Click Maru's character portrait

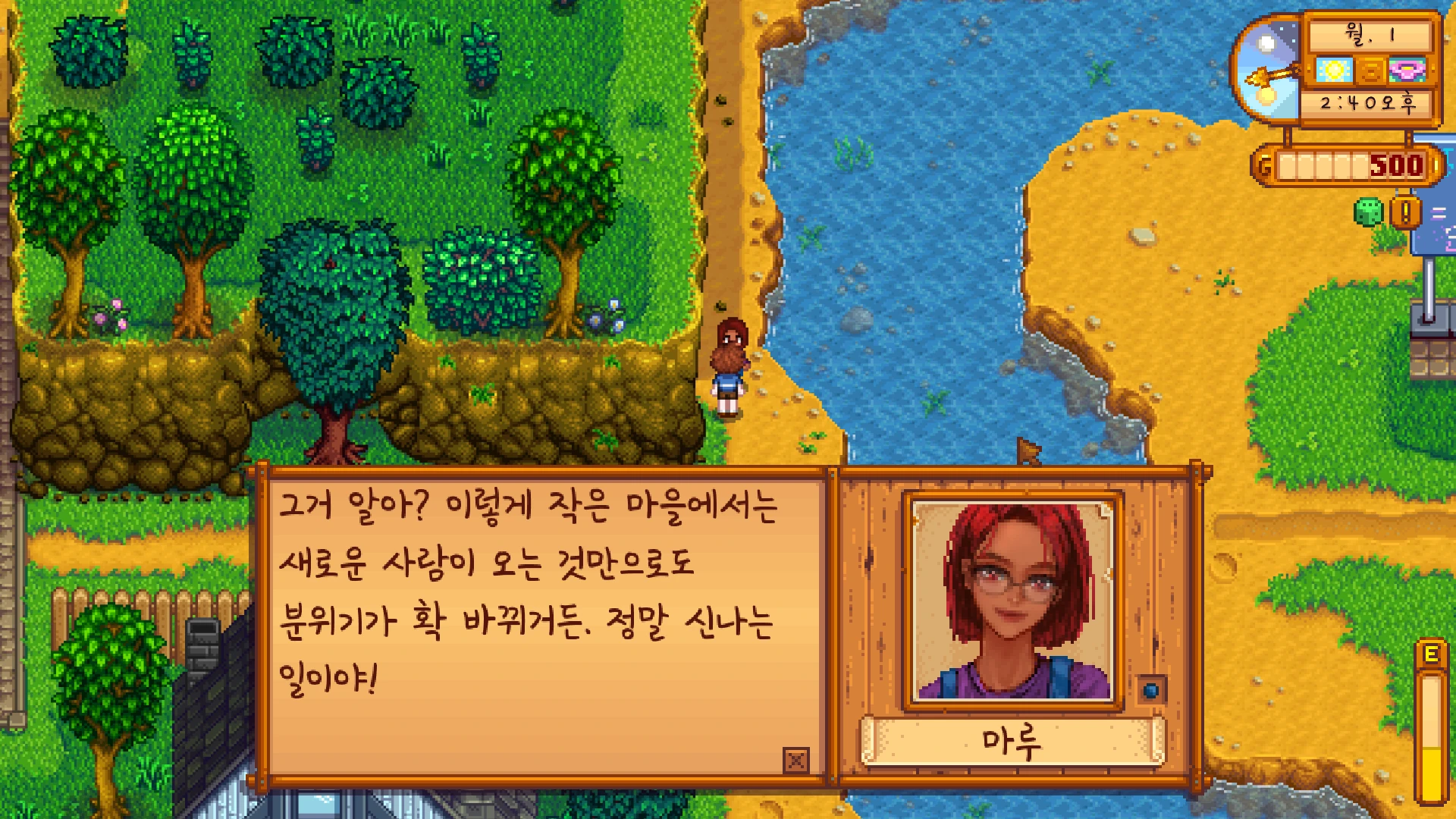pos(1013,601)
